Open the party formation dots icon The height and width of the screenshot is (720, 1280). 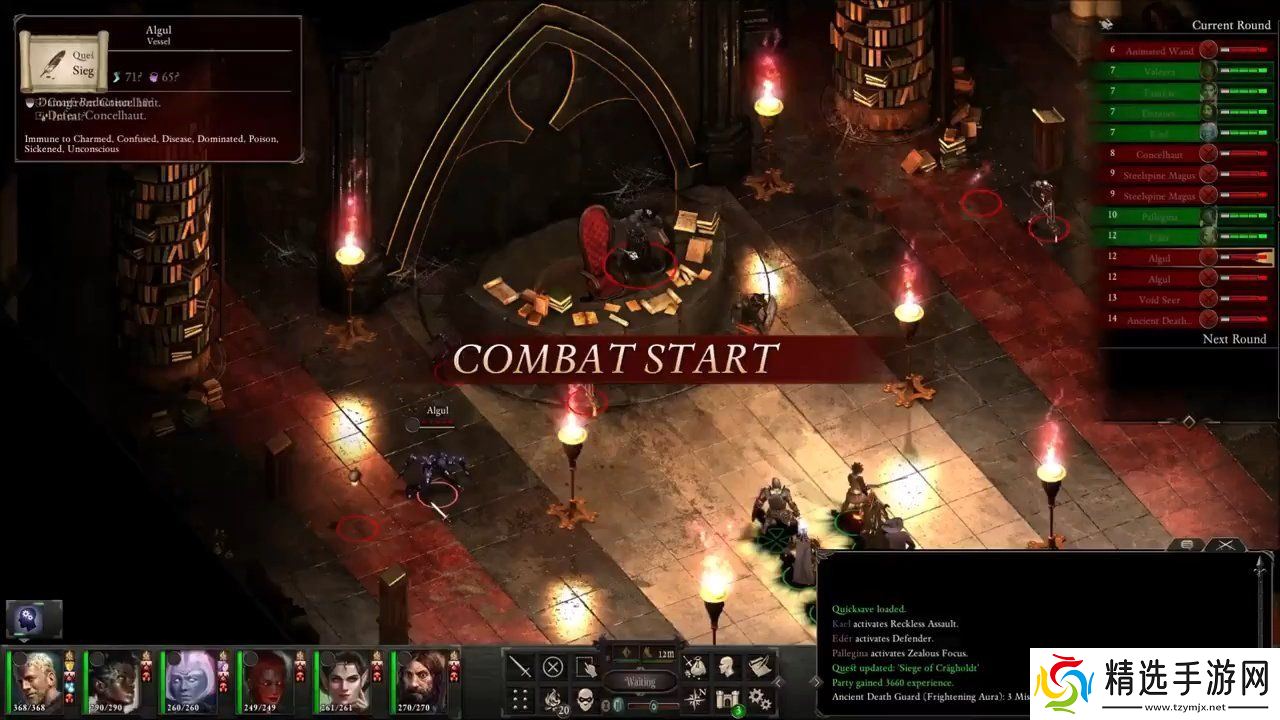[x=520, y=698]
